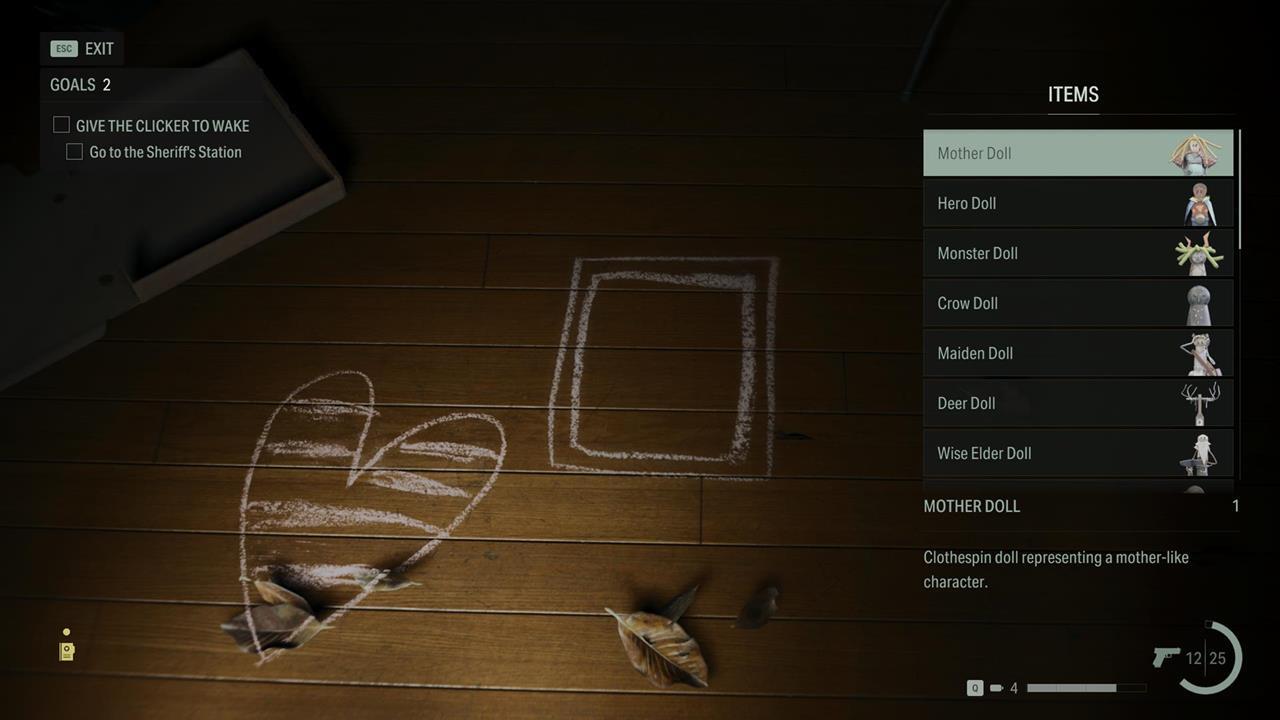Click the green-branched Monster Doll icon

(1199, 253)
